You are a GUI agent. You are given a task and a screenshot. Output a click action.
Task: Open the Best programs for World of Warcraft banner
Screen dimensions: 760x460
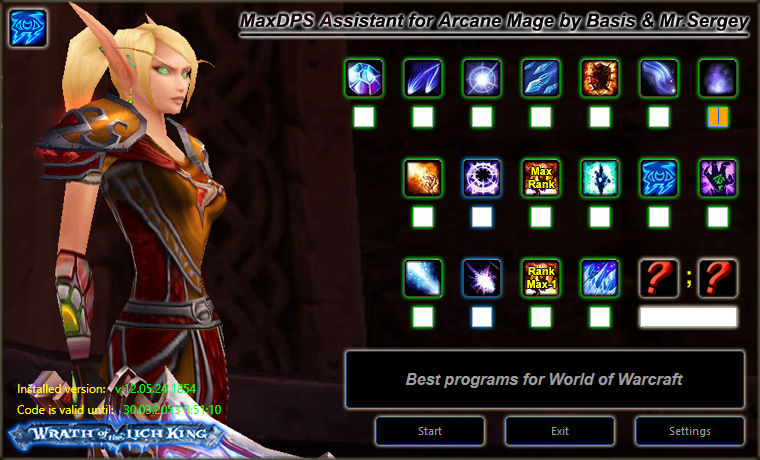pos(544,380)
